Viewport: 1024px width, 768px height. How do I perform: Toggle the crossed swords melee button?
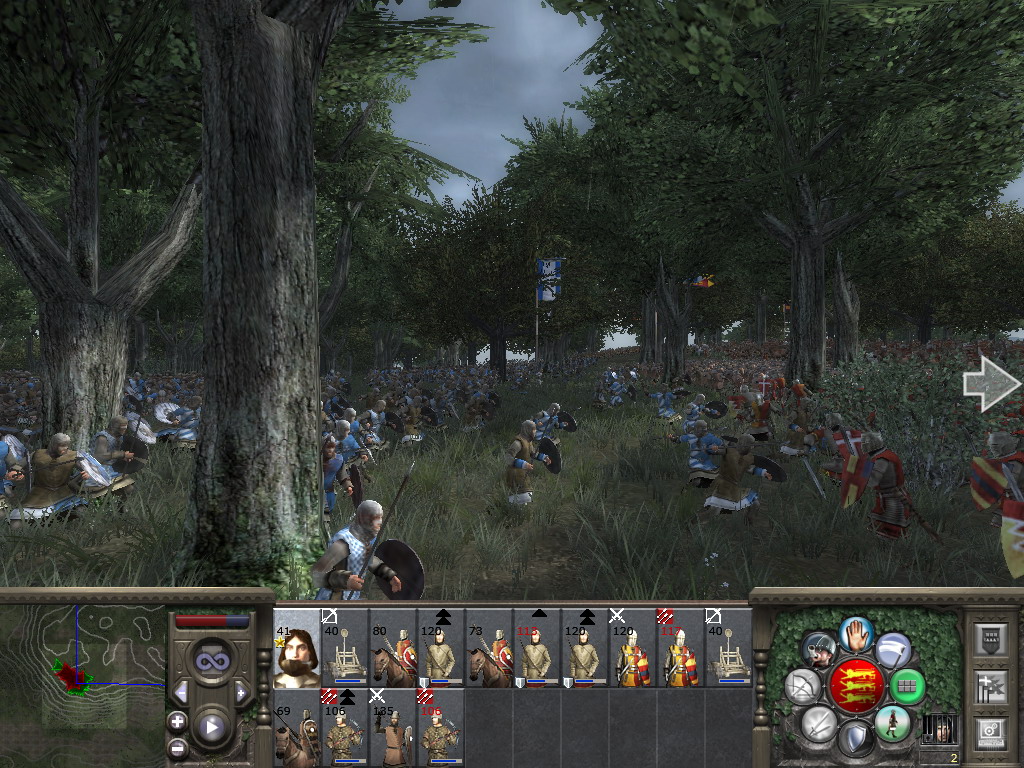click(x=818, y=723)
